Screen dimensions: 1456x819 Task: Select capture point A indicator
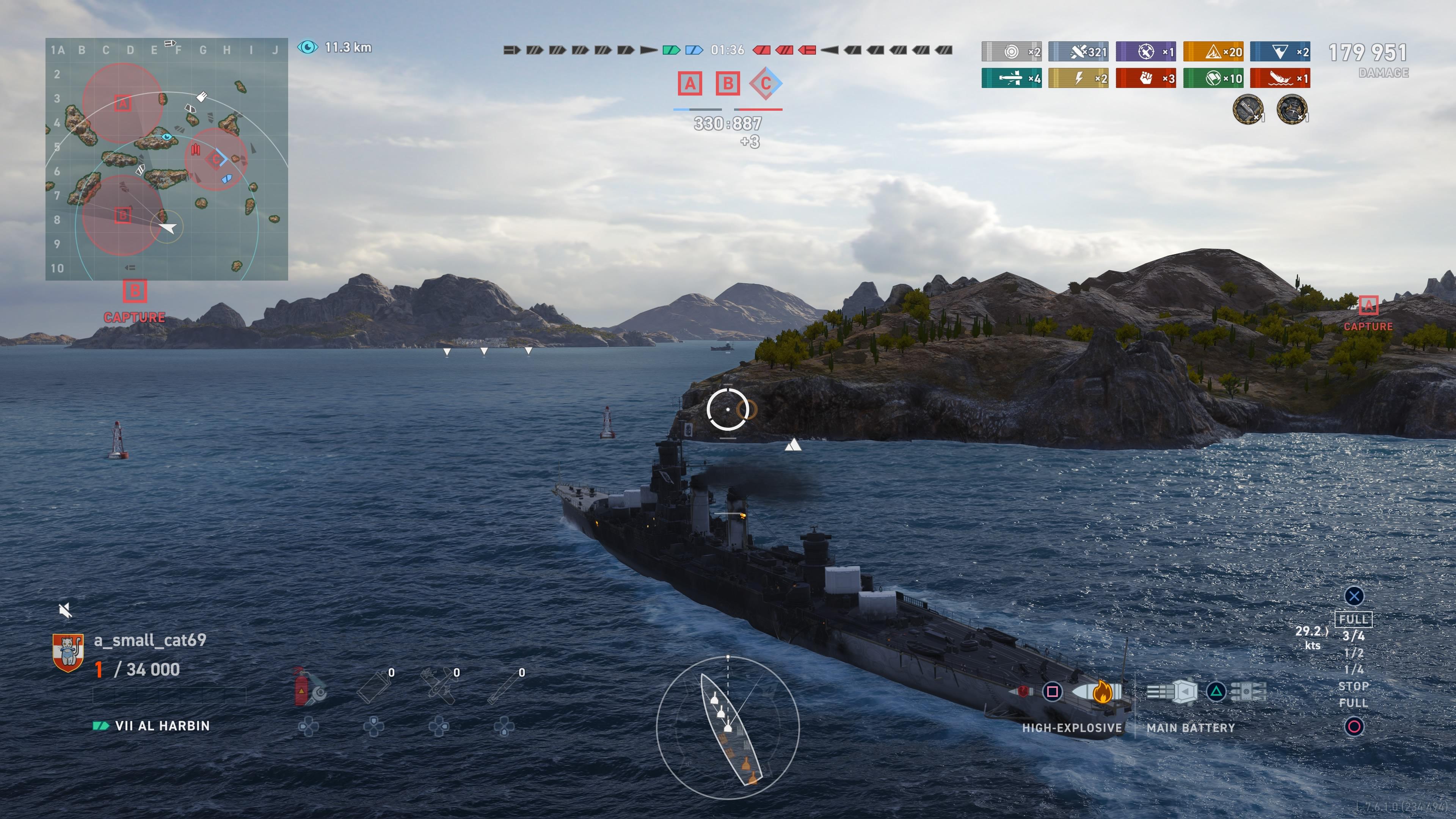point(690,84)
